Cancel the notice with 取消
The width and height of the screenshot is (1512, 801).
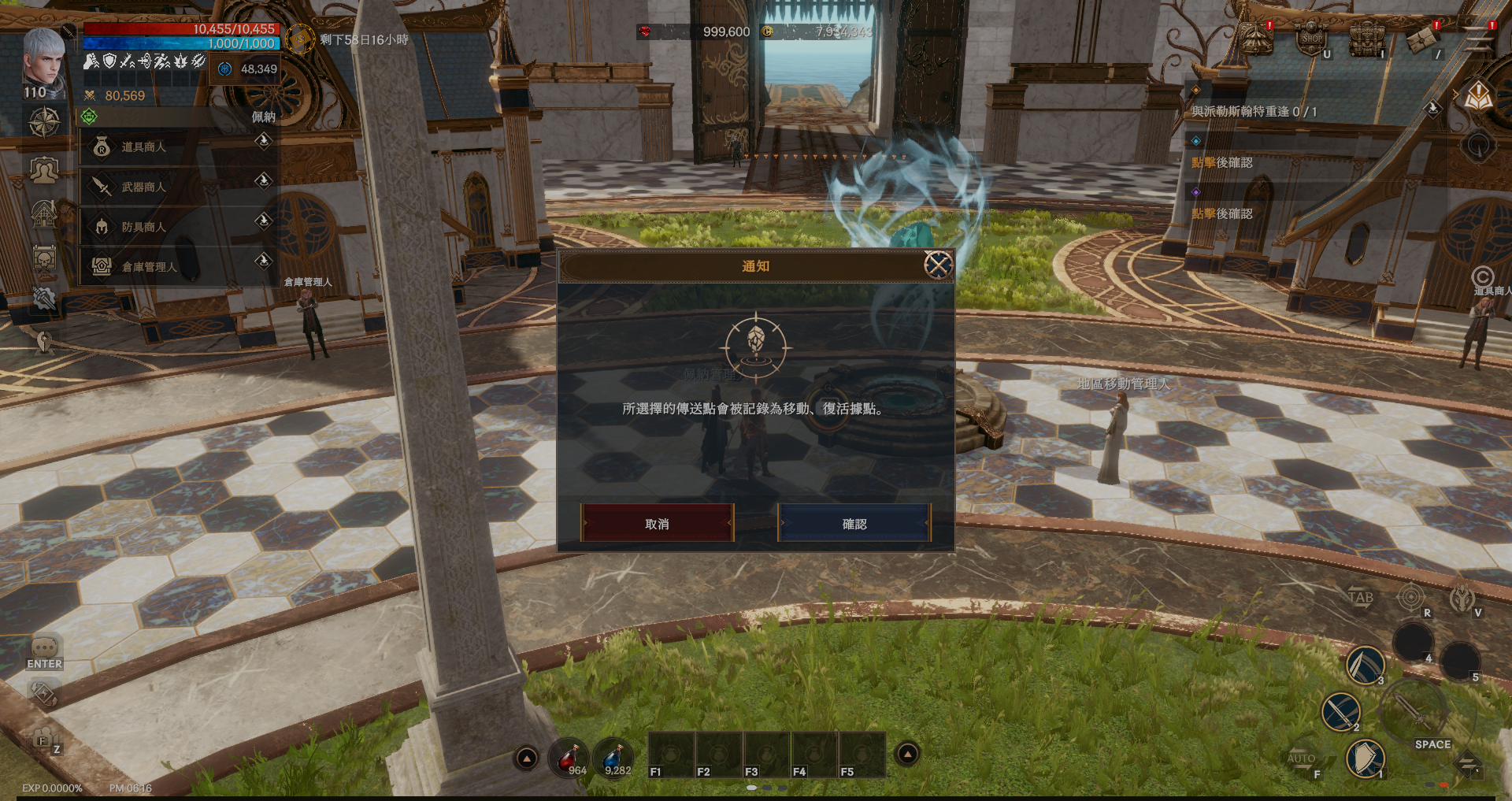[x=657, y=524]
